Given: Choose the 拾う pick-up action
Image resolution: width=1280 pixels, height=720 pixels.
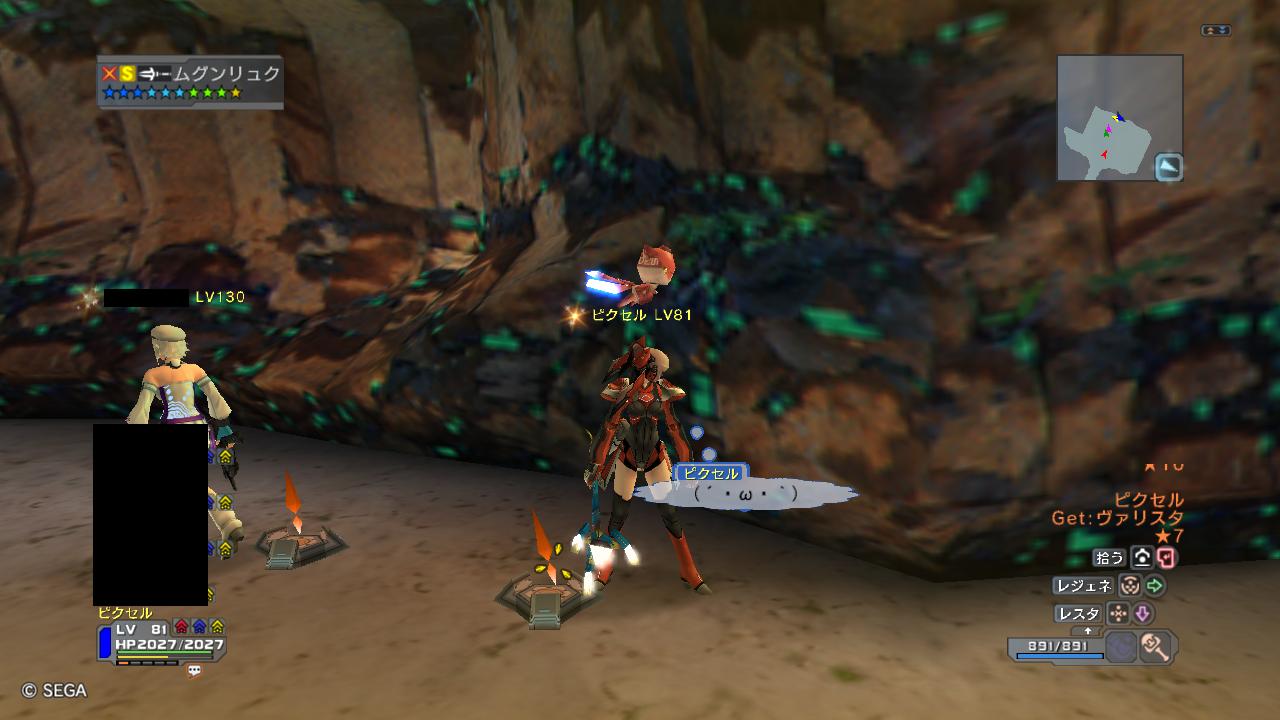Looking at the screenshot, I should pos(1111,558).
